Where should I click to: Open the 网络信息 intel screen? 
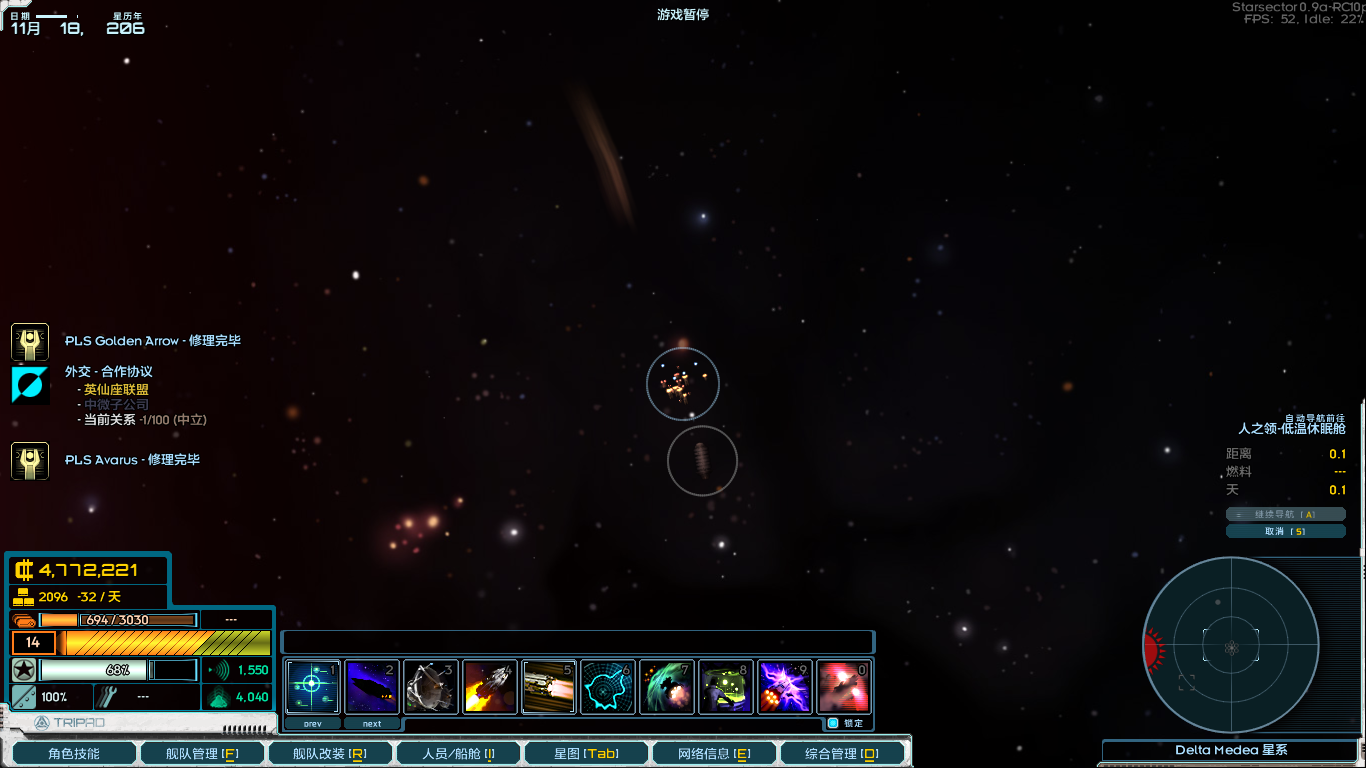point(713,752)
